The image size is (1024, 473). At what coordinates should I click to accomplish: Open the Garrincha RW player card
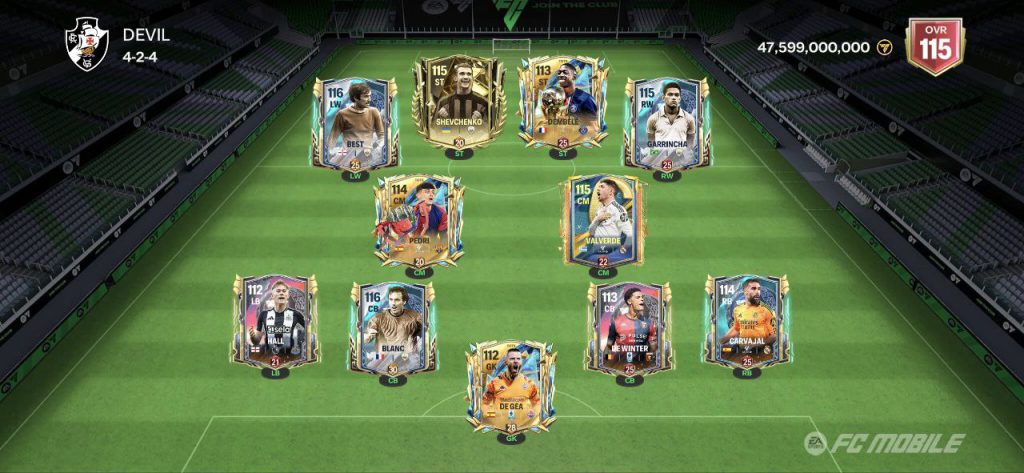667,125
